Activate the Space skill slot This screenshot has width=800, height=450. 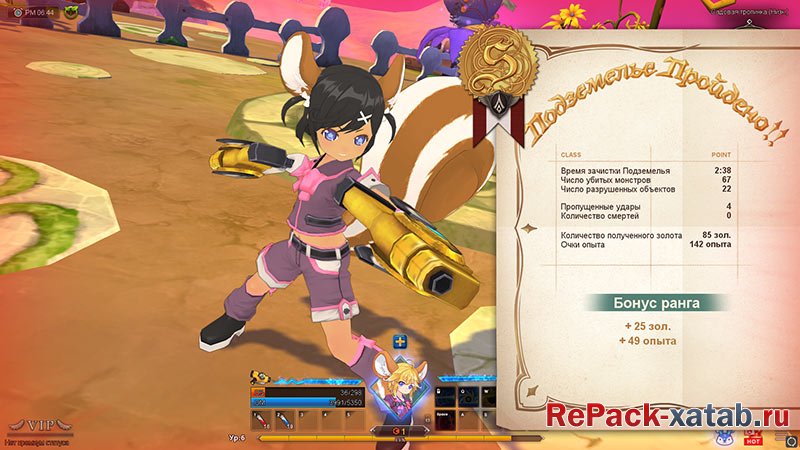(x=445, y=418)
